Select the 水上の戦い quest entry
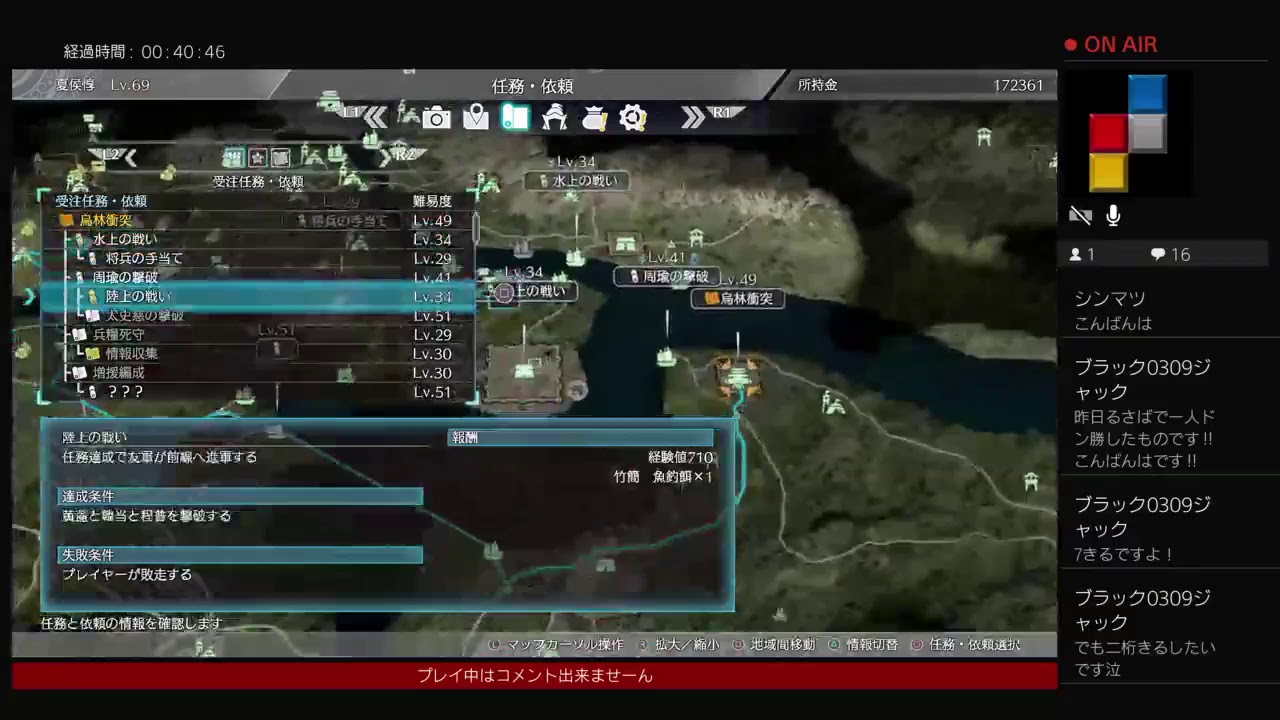1280x720 pixels. pos(124,239)
